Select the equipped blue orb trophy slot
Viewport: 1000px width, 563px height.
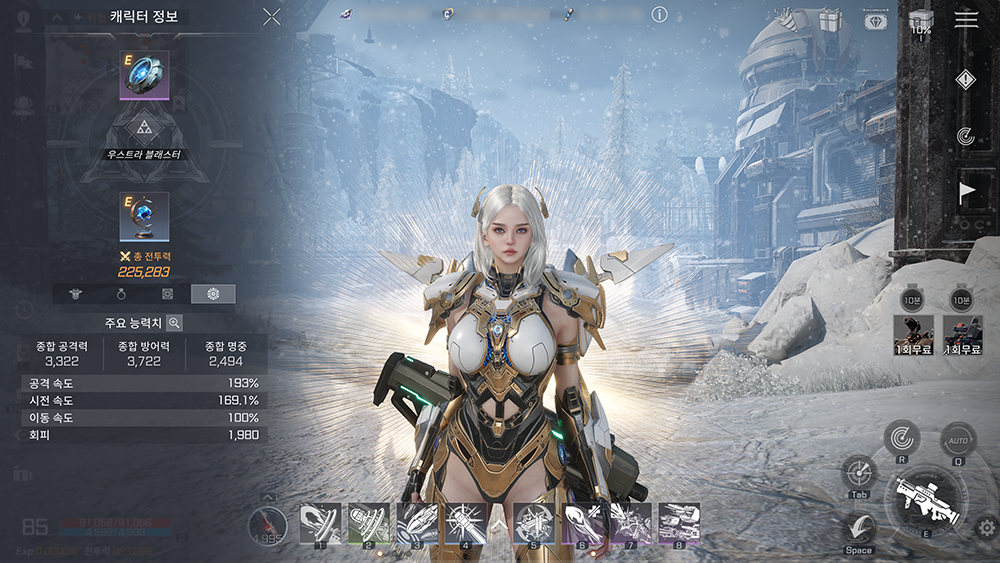click(x=144, y=216)
